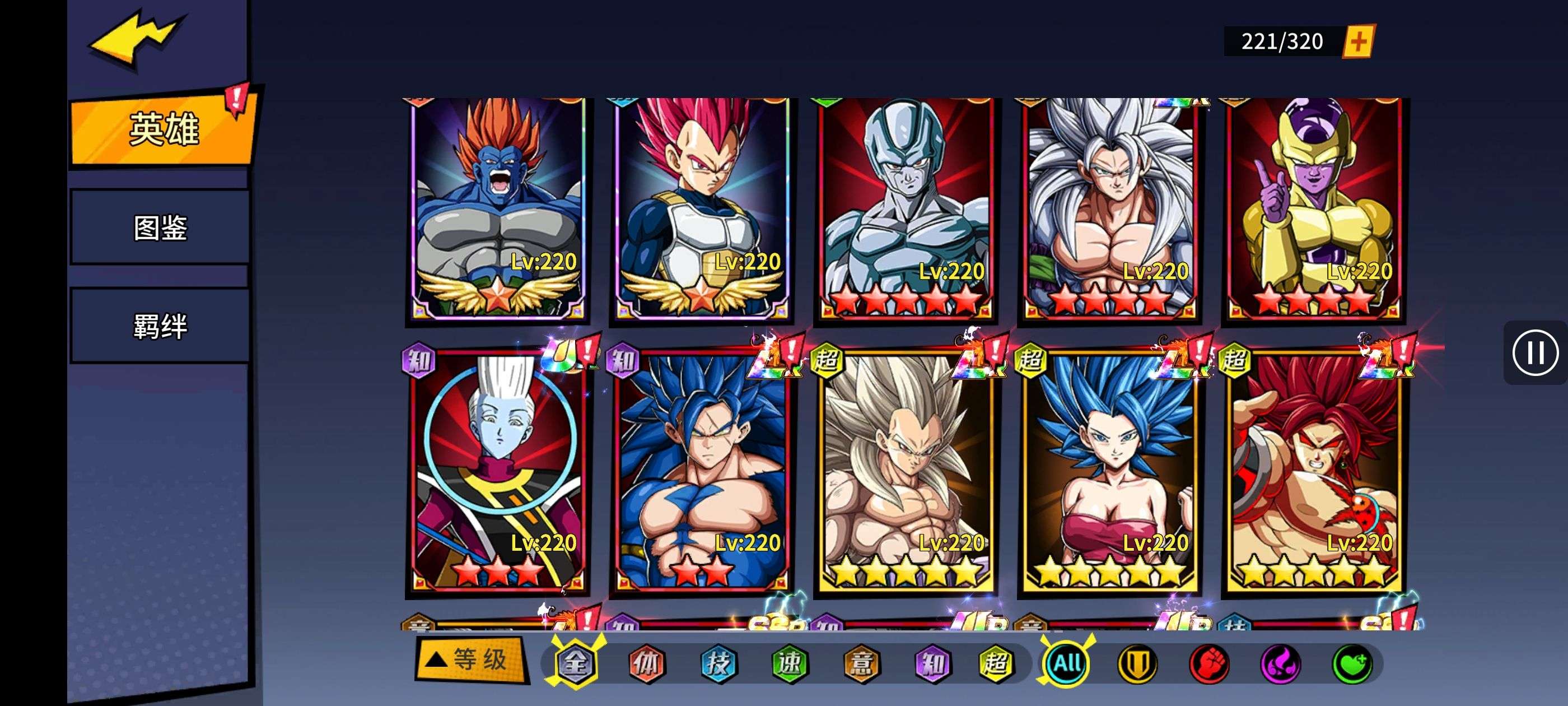The width and height of the screenshot is (1568, 706).
Task: Select the Golden Frieza hero card
Action: coord(1314,207)
